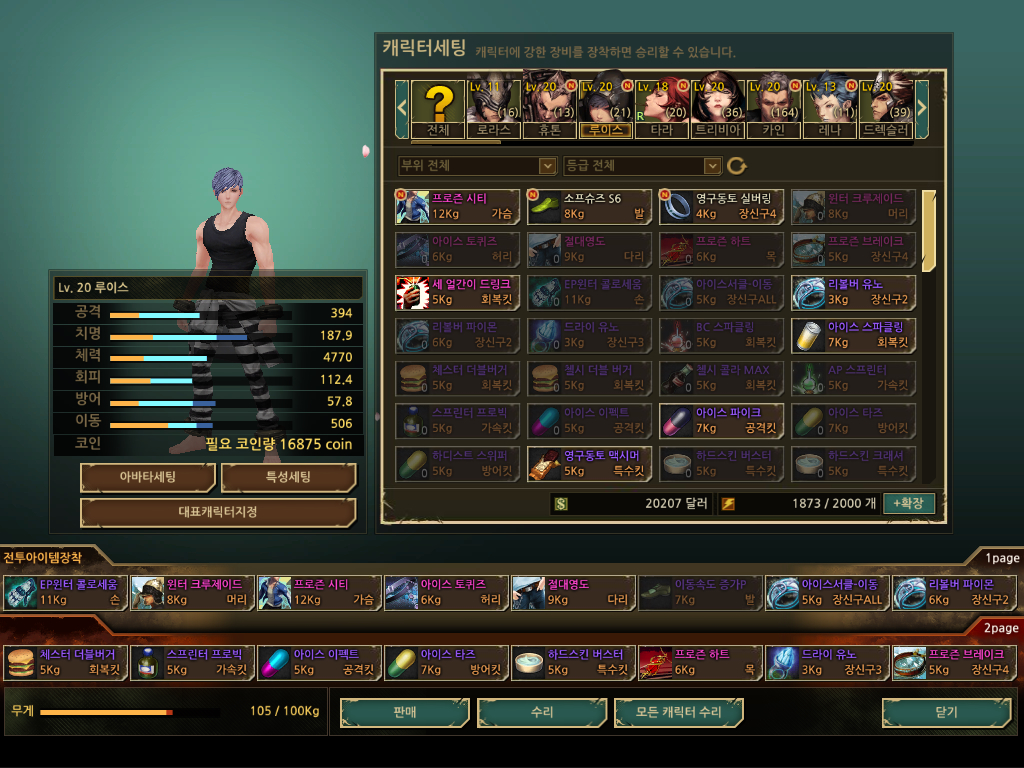Screen dimensions: 1024x768
Task: Refresh the item list filter
Action: coord(737,165)
